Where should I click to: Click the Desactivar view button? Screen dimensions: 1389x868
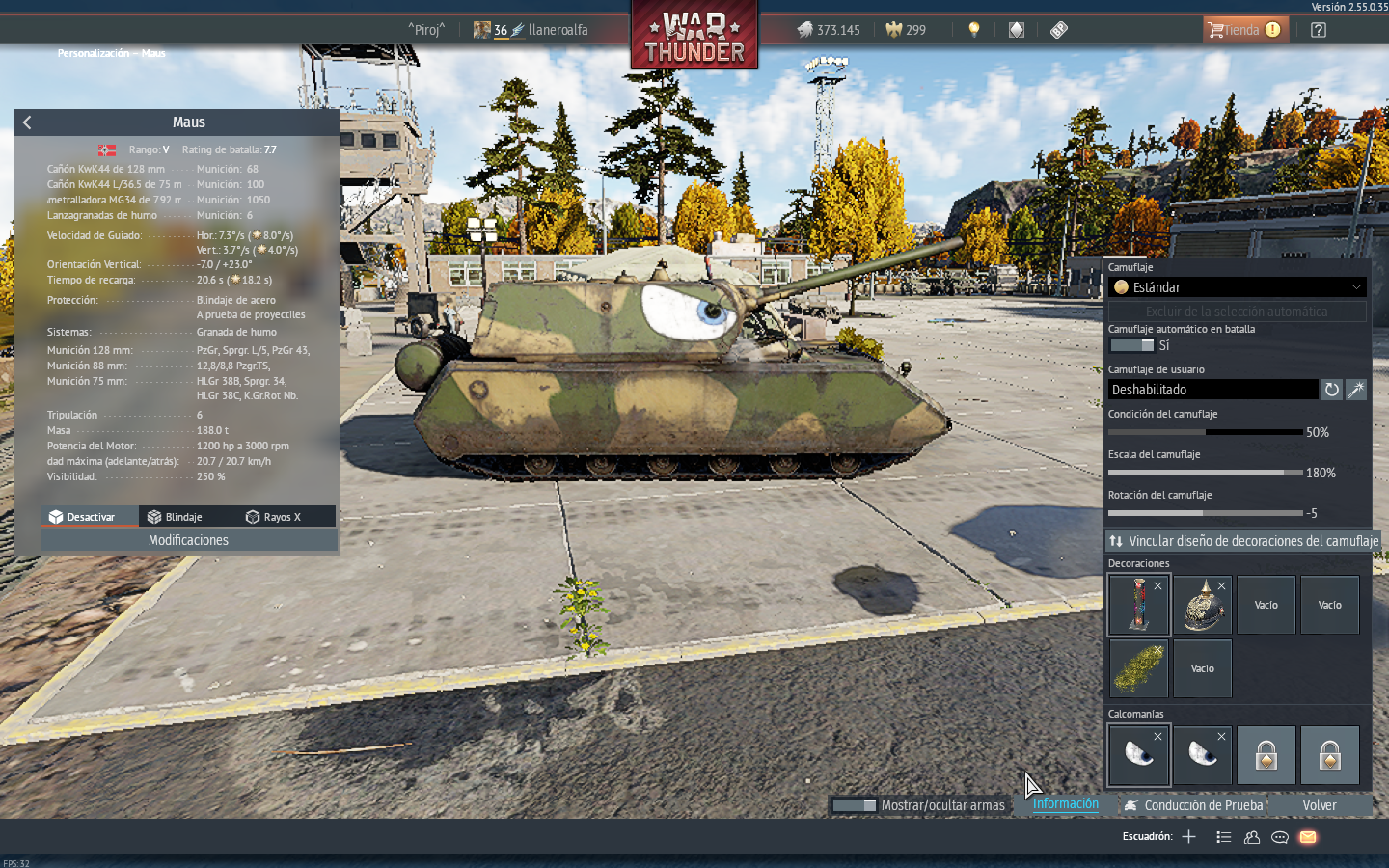point(83,517)
